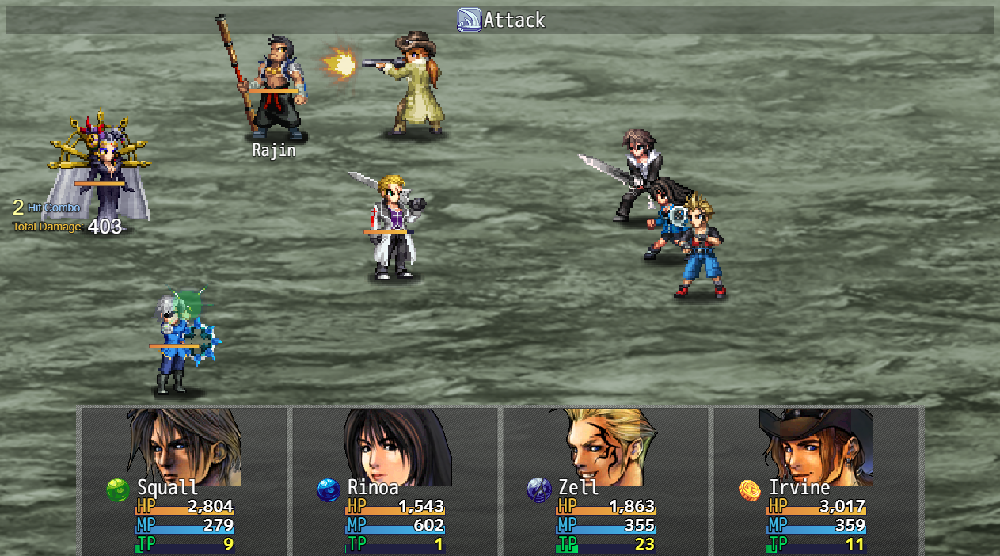Pick Zell's party status panel
This screenshot has width=1000, height=556.
pyautogui.click(x=605, y=481)
